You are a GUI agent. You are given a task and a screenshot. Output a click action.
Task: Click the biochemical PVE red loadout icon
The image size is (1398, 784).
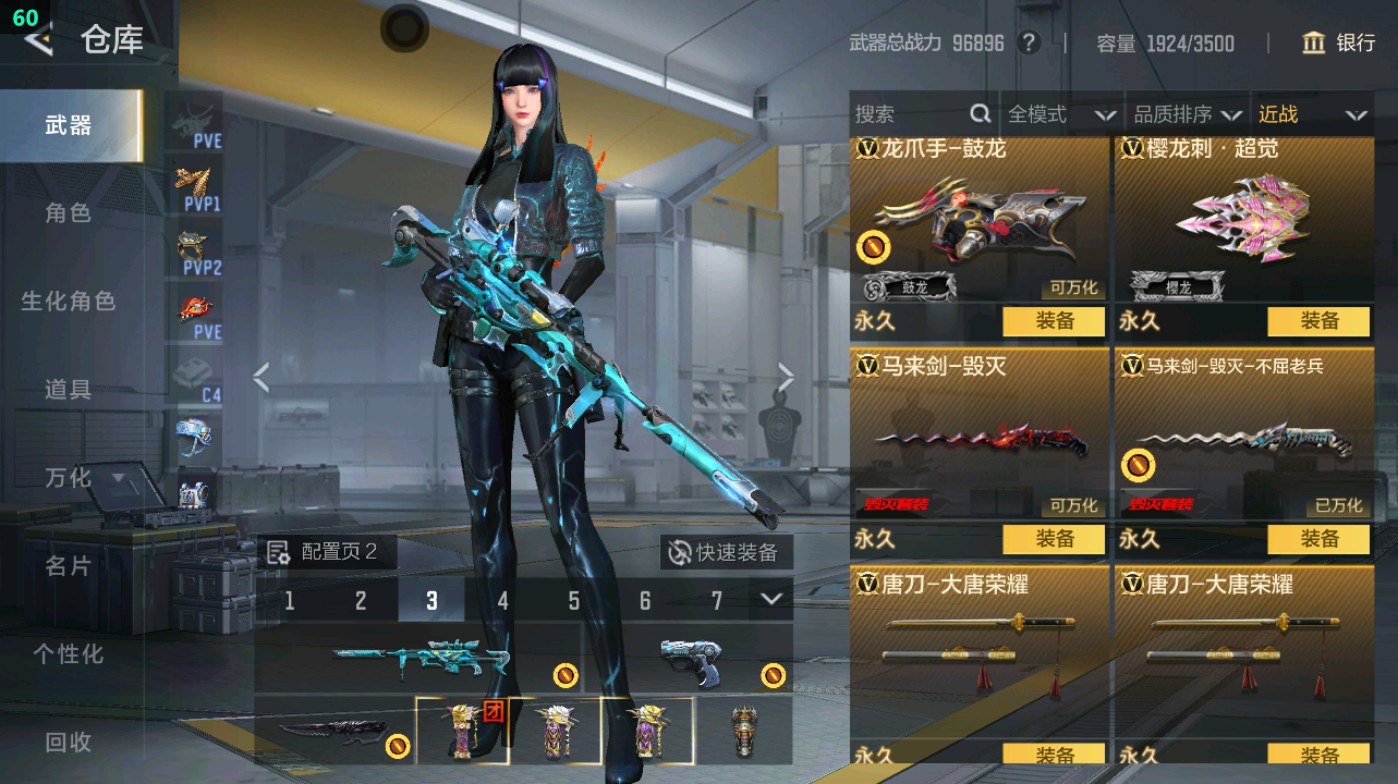tap(197, 307)
